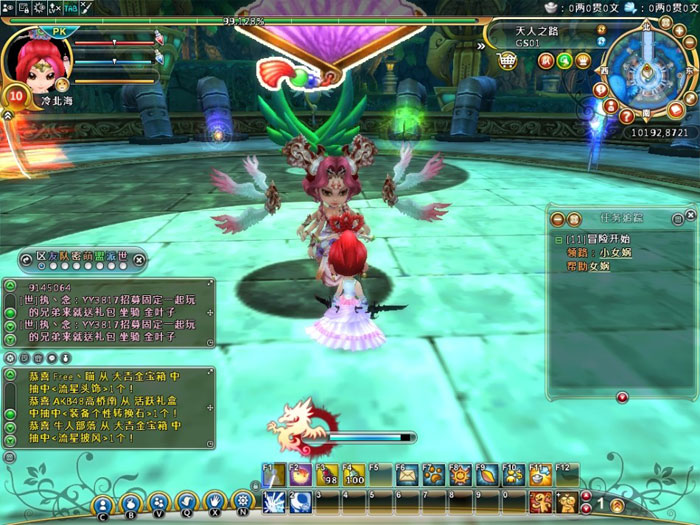Activate the F7 paw print skill
Image resolution: width=700 pixels, height=525 pixels.
433,476
